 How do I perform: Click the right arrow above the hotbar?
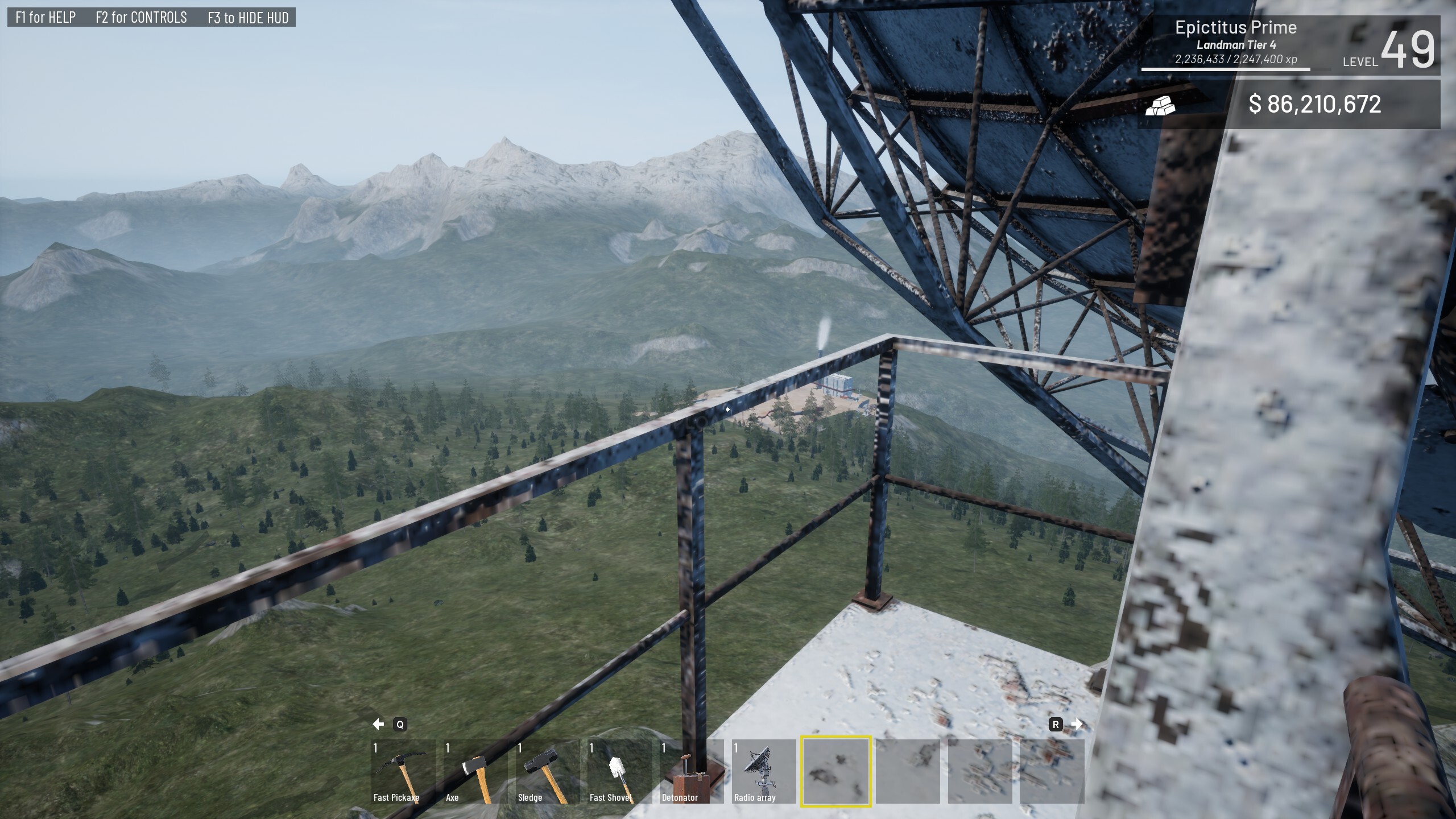pyautogui.click(x=1077, y=724)
